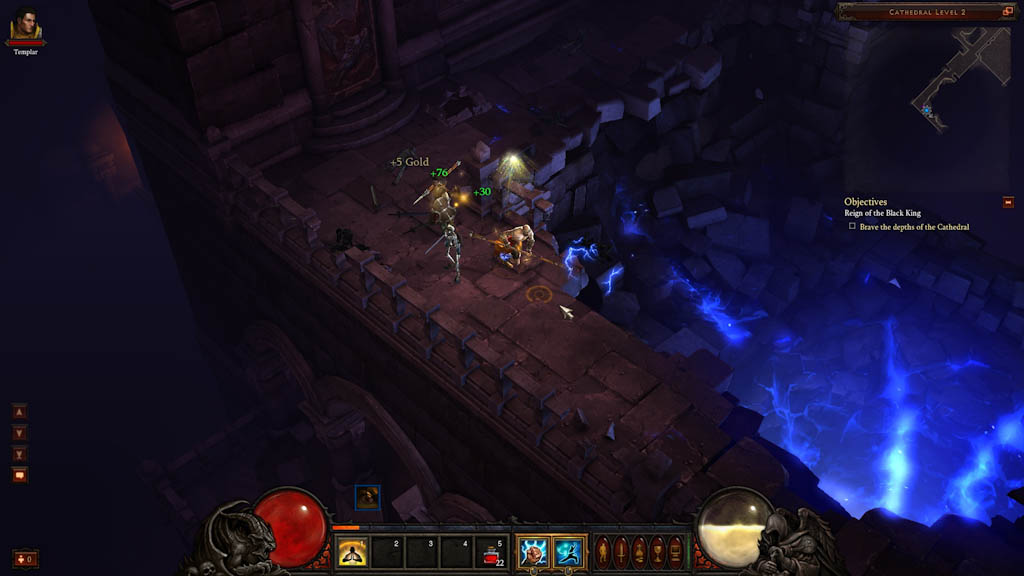The width and height of the screenshot is (1024, 576).
Task: Activate the meditating figure skill in slot one
Action: click(x=350, y=552)
